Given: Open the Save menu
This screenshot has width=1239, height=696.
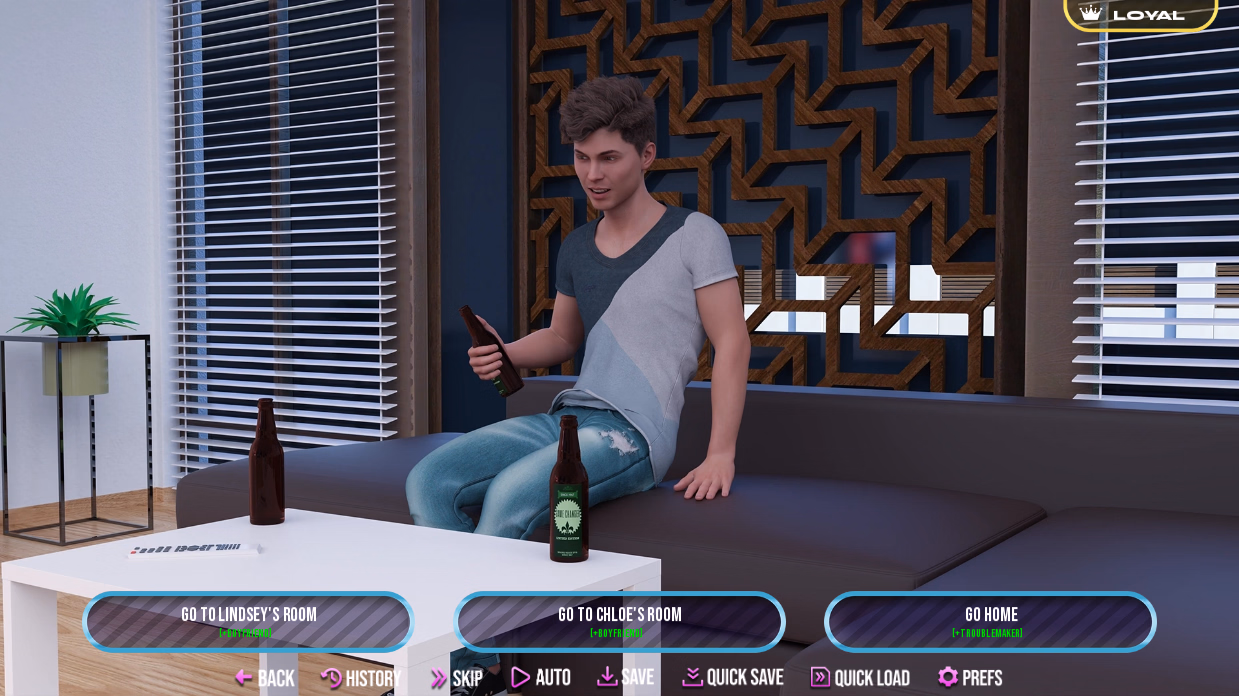Looking at the screenshot, I should (x=626, y=677).
